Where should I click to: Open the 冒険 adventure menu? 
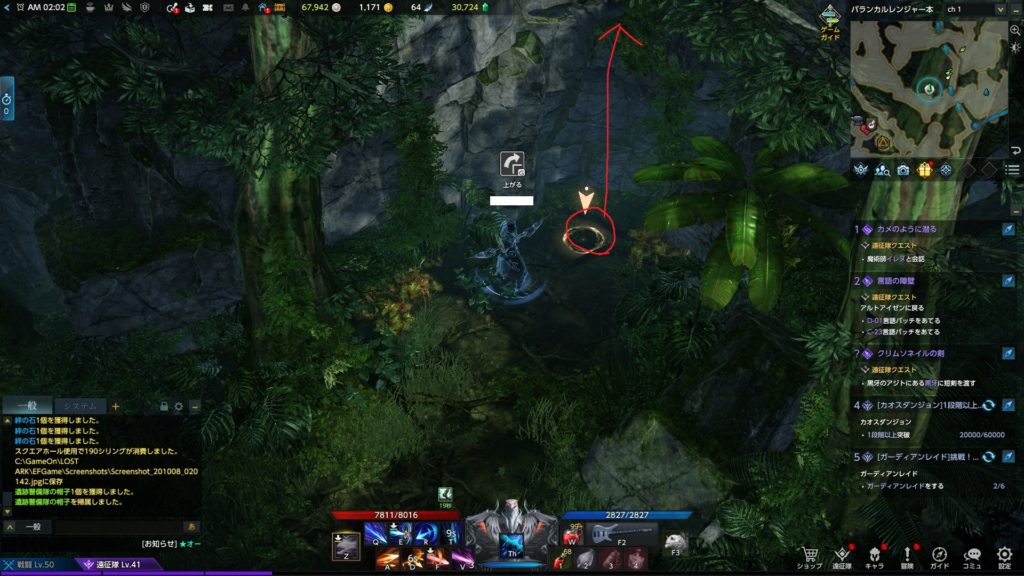907,556
